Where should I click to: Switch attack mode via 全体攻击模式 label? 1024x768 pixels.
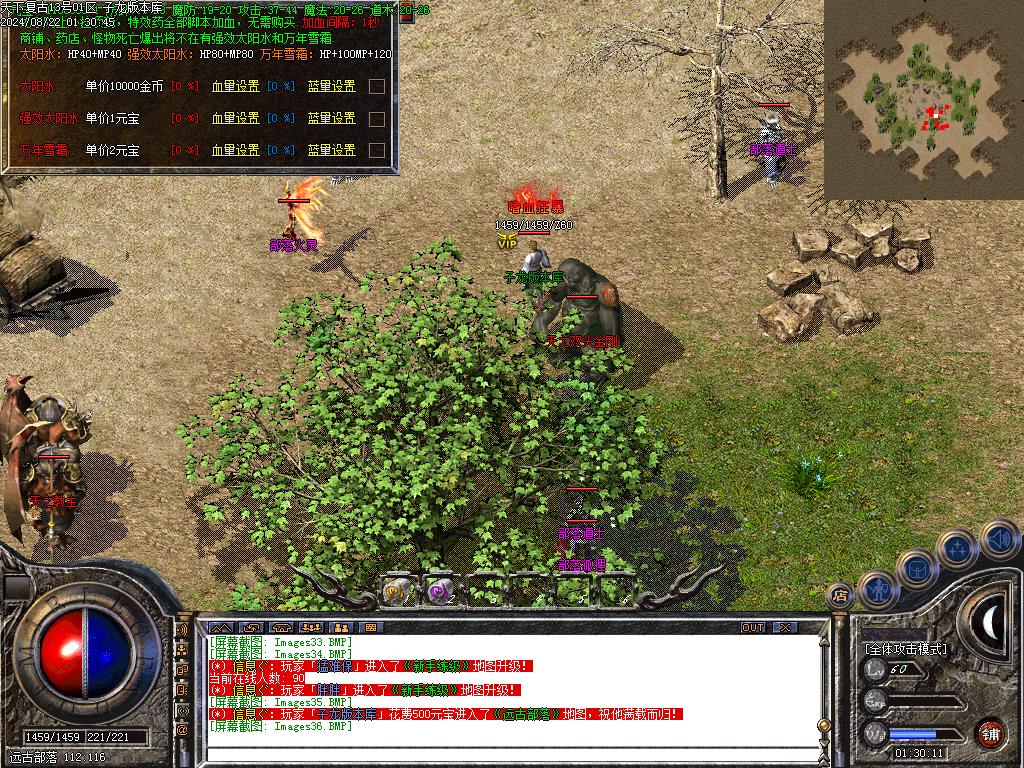(x=905, y=648)
